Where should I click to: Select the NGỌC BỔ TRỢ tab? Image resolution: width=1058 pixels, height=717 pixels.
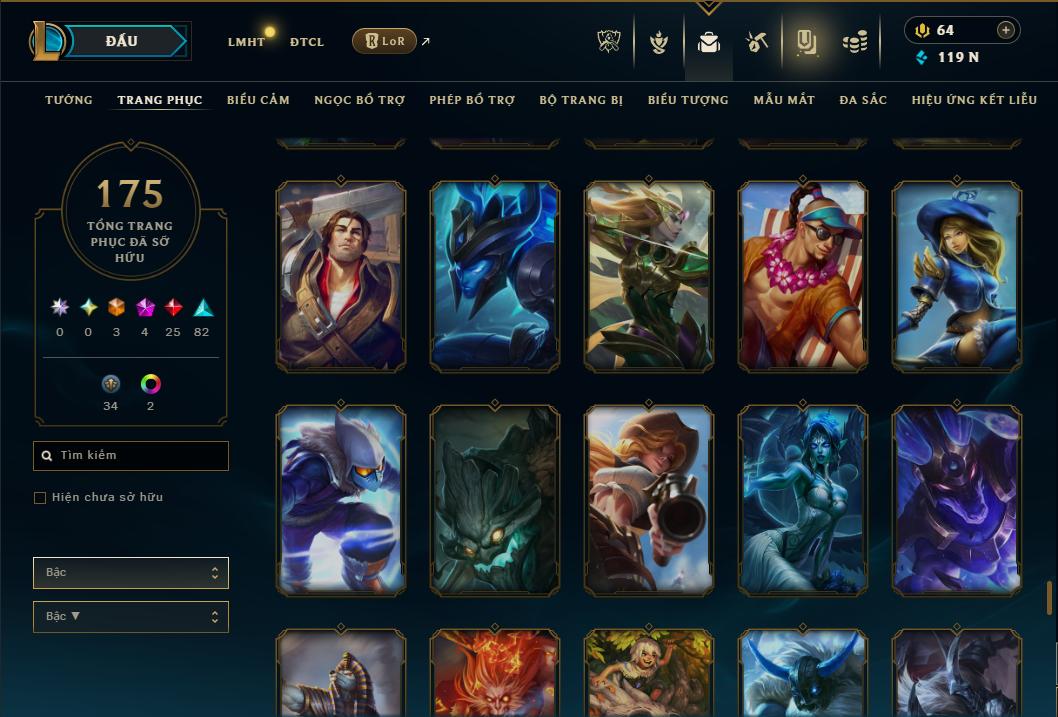(359, 100)
